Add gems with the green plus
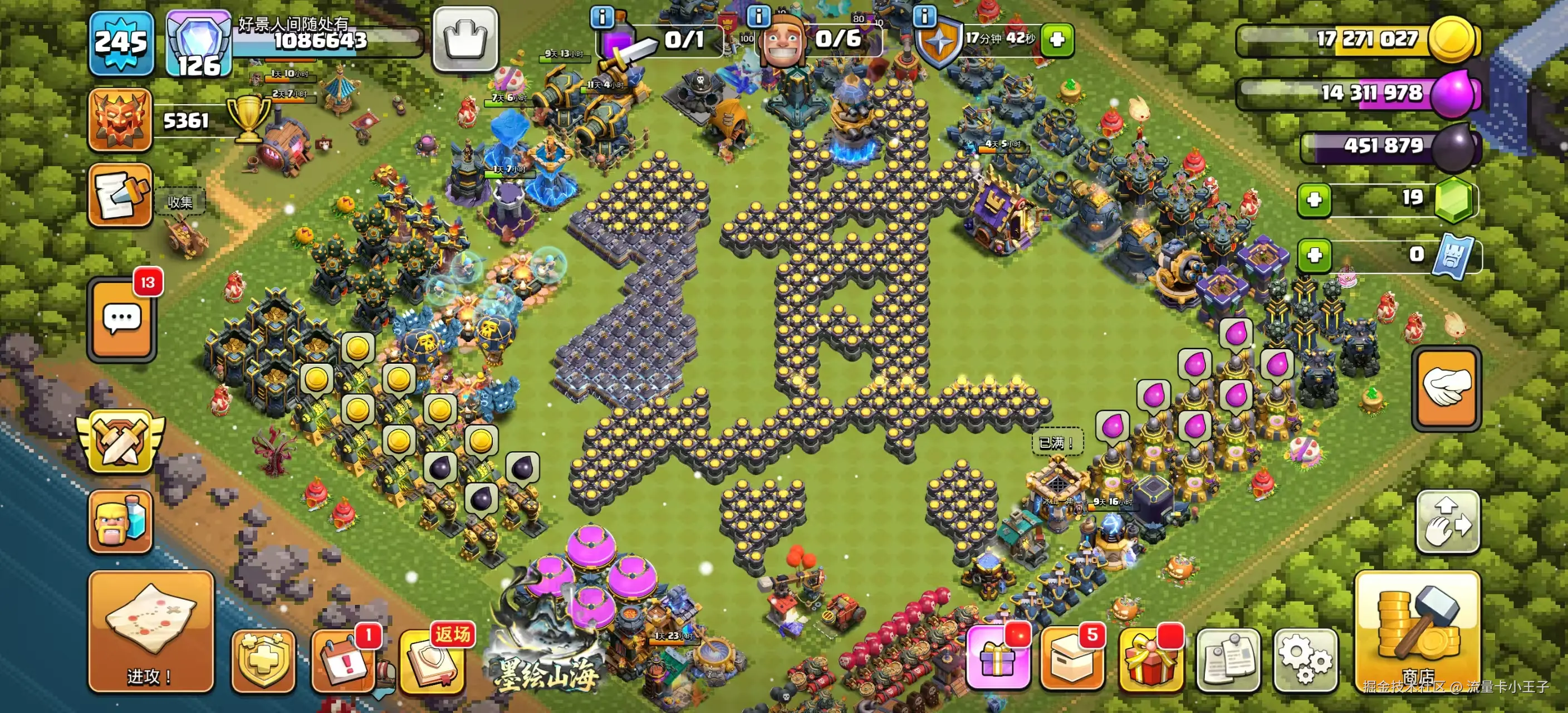This screenshot has width=1568, height=713. click(x=1314, y=200)
